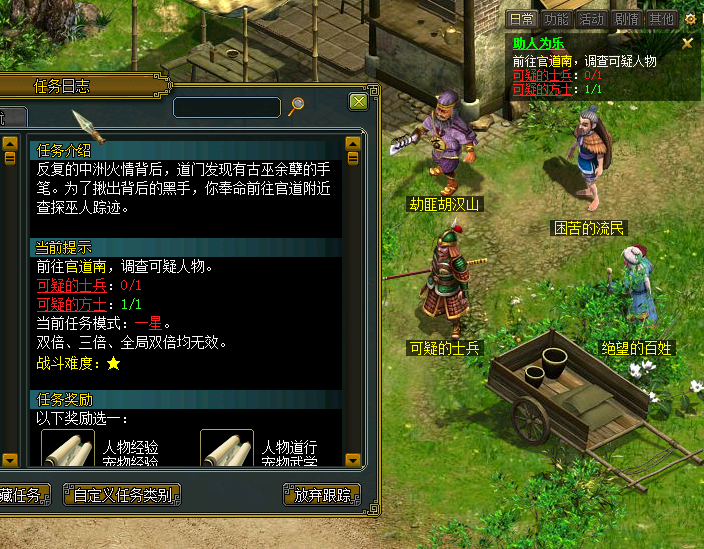Follow the 可疑的士兵 link in the quest tracker
Viewport: 704px width, 549px height.
click(x=535, y=75)
